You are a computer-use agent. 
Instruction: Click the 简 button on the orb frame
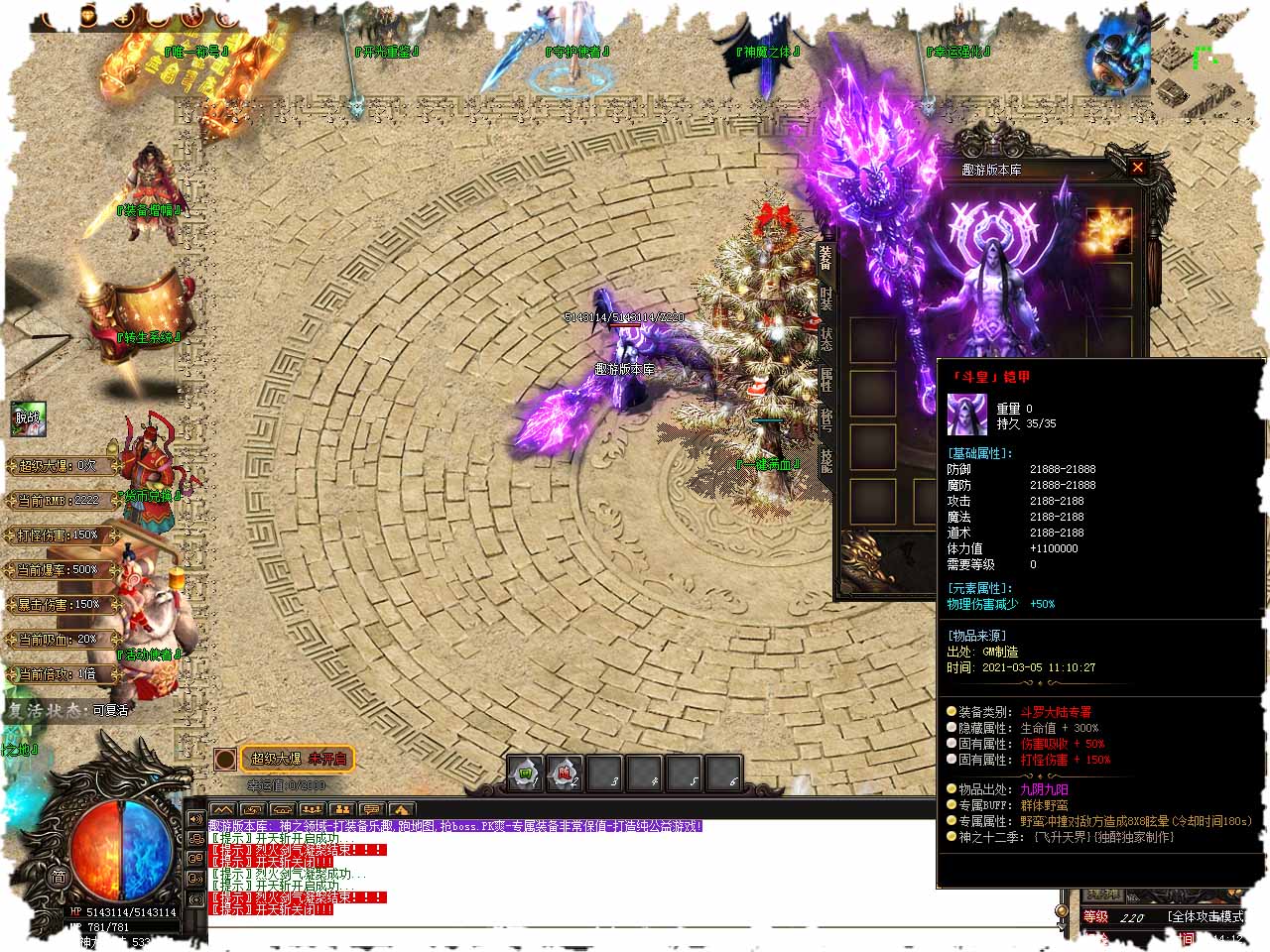pos(59,876)
